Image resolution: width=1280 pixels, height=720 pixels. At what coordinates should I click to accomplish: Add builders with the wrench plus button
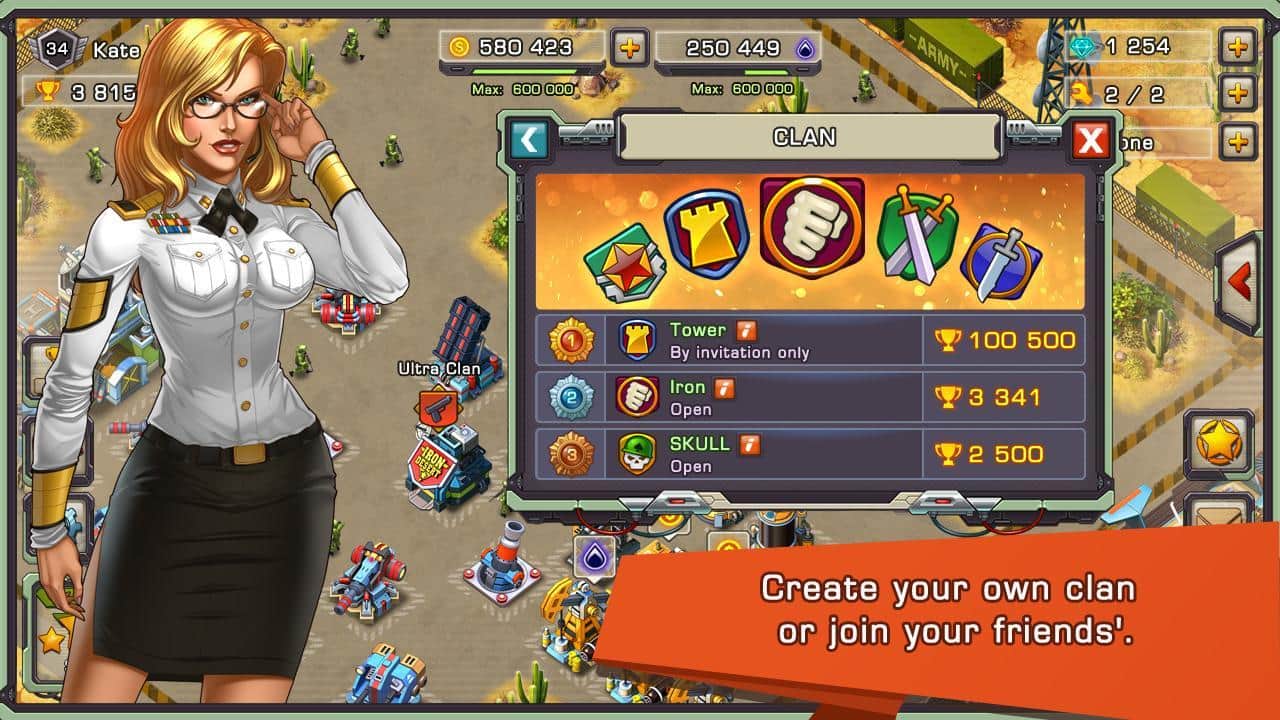pos(1238,94)
